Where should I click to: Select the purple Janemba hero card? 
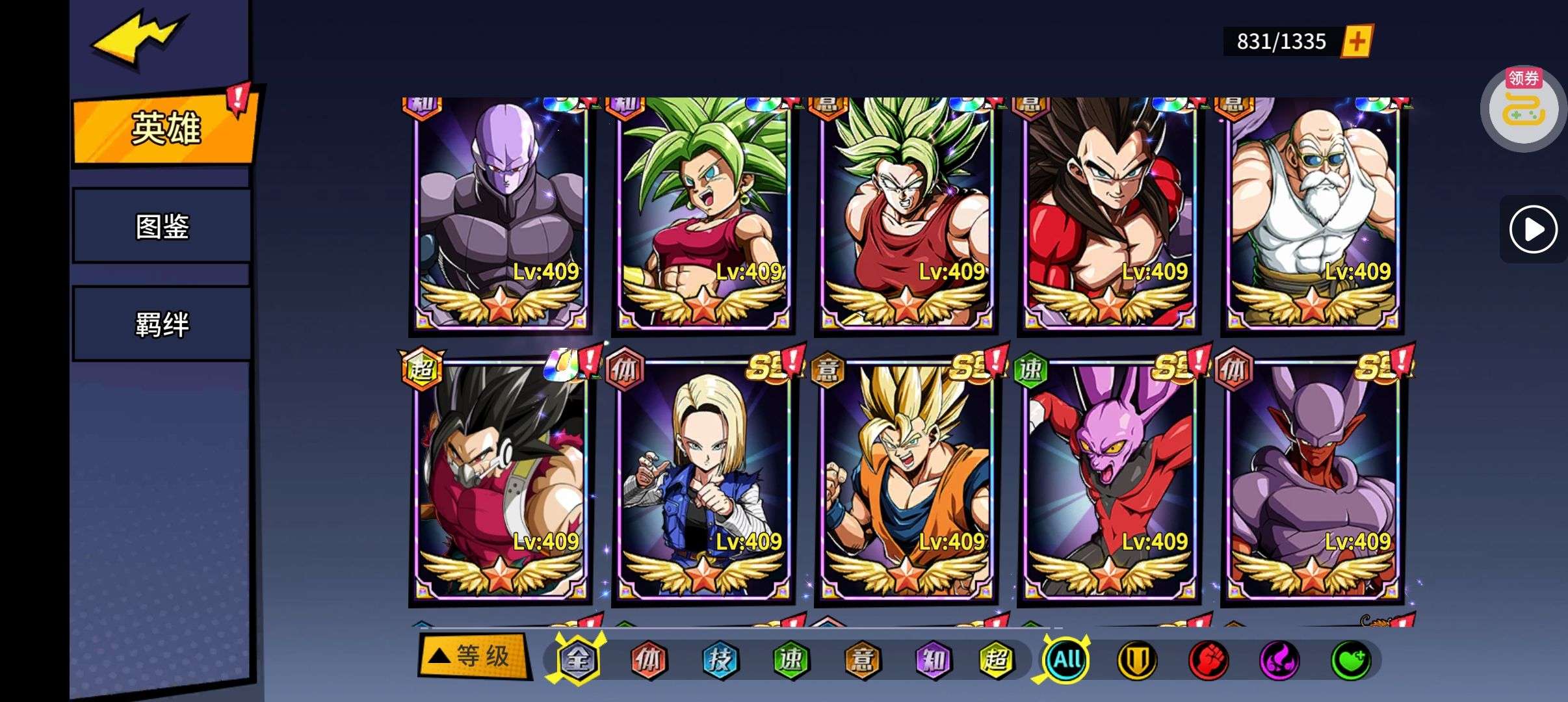coord(1312,481)
